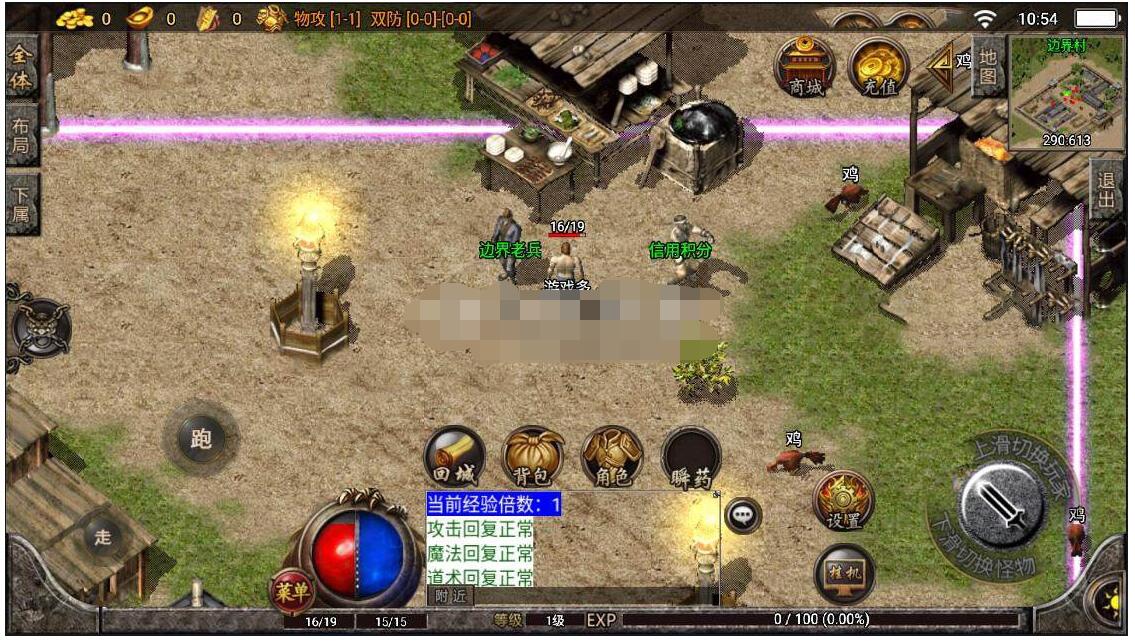Switch to the 附近 nearby chat tab

tap(451, 595)
